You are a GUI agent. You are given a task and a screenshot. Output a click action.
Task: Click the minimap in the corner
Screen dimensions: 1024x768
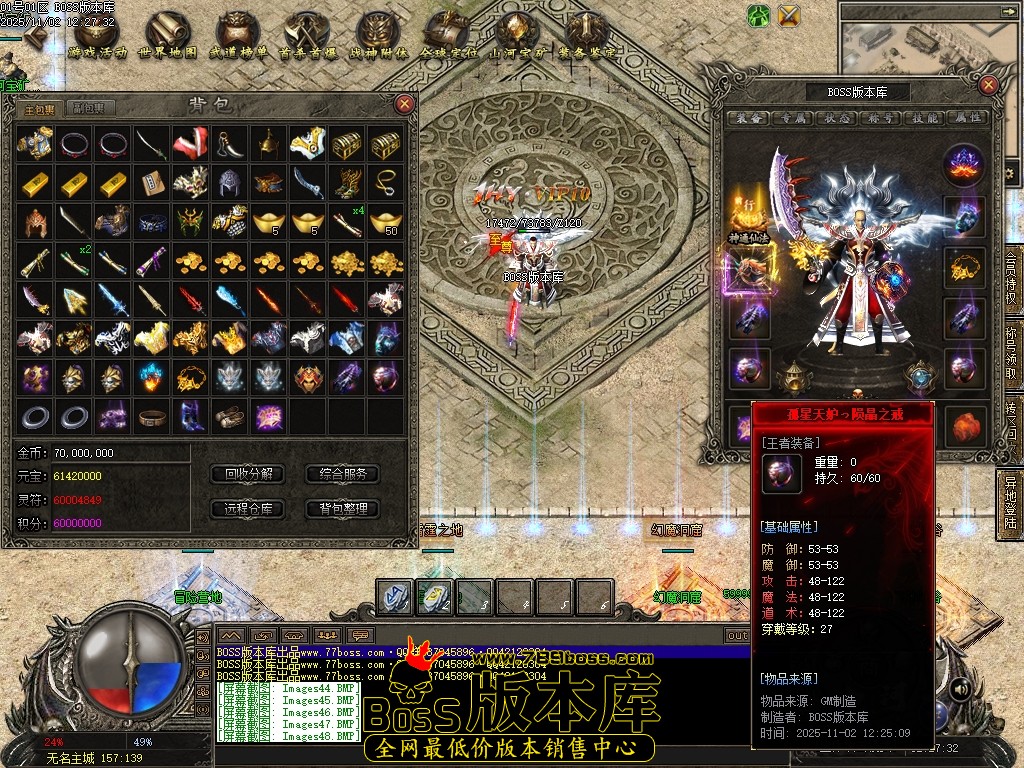pyautogui.click(x=930, y=40)
